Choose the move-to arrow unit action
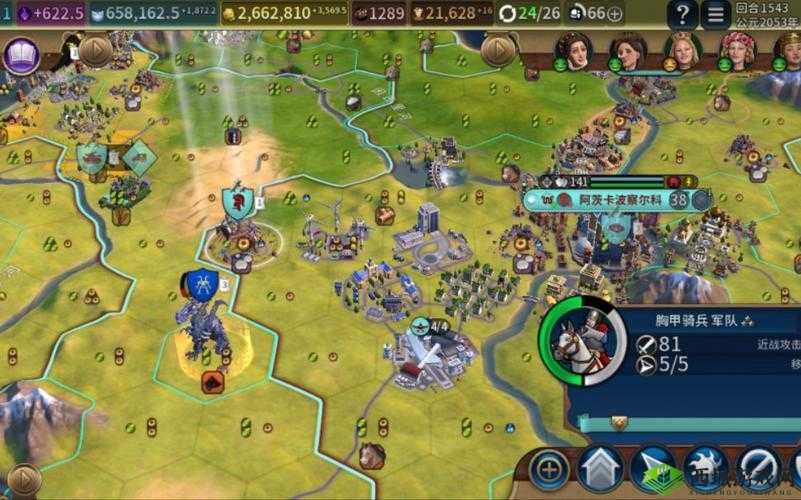801x500 pixels. pyautogui.click(x=653, y=468)
